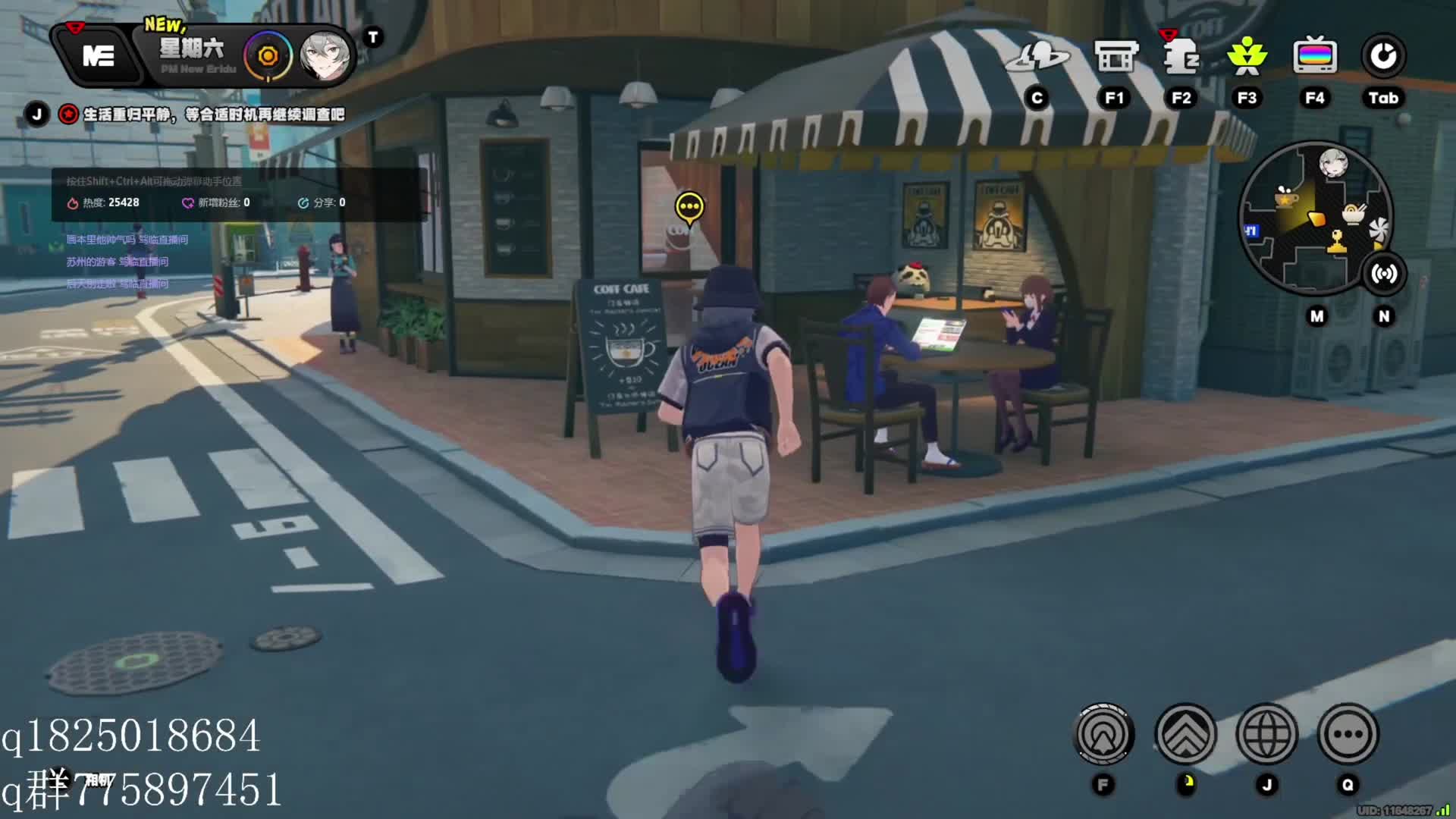Toggle the broadcast signal button beside minimap
The width and height of the screenshot is (1456, 819).
1384,274
